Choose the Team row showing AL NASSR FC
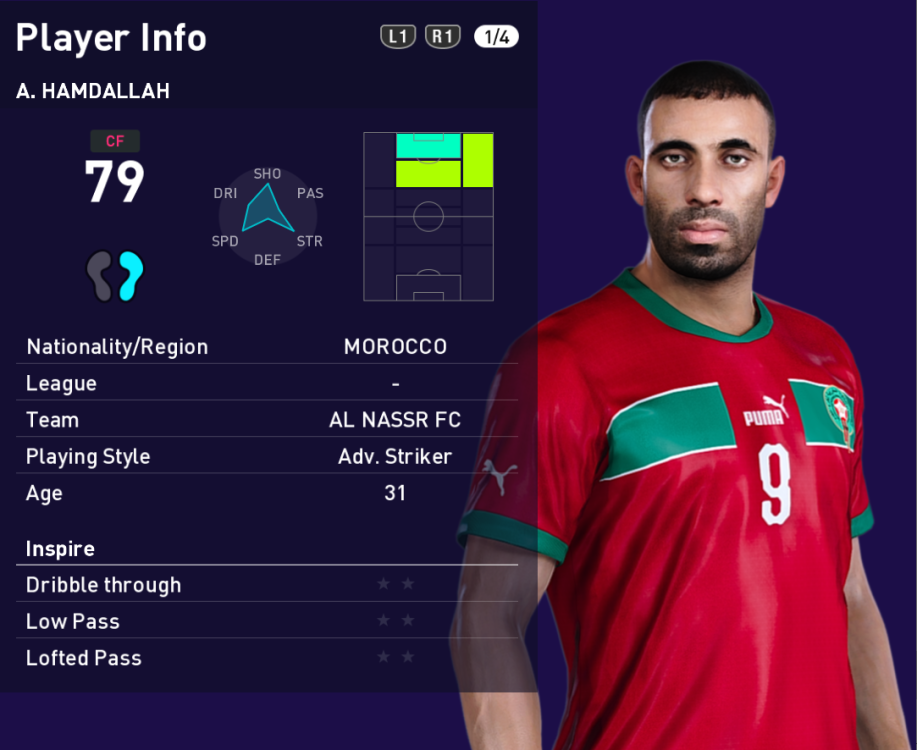This screenshot has height=750, width=917. point(267,420)
